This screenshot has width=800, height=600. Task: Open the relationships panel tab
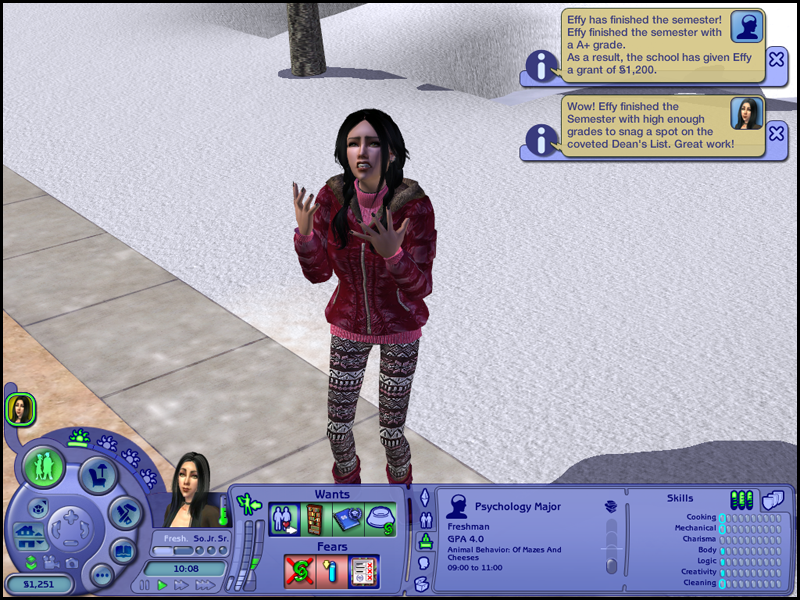(423, 520)
